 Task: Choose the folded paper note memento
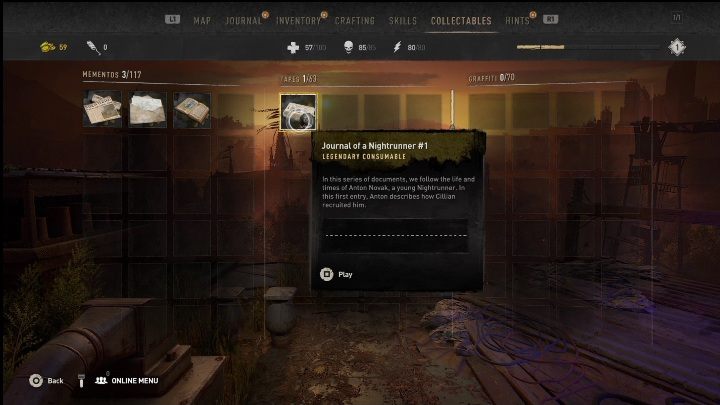[148, 109]
